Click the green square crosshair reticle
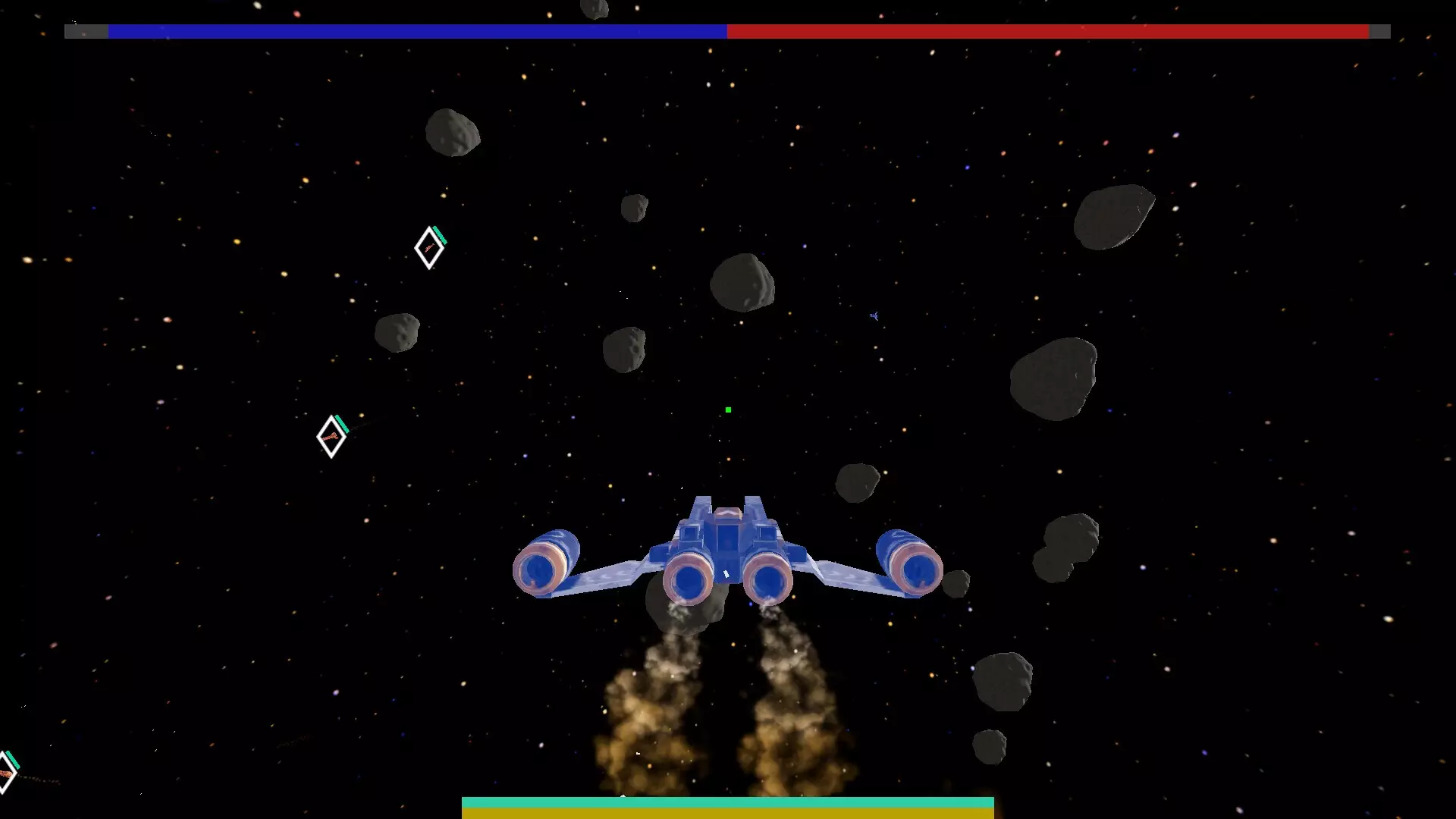 (x=727, y=409)
